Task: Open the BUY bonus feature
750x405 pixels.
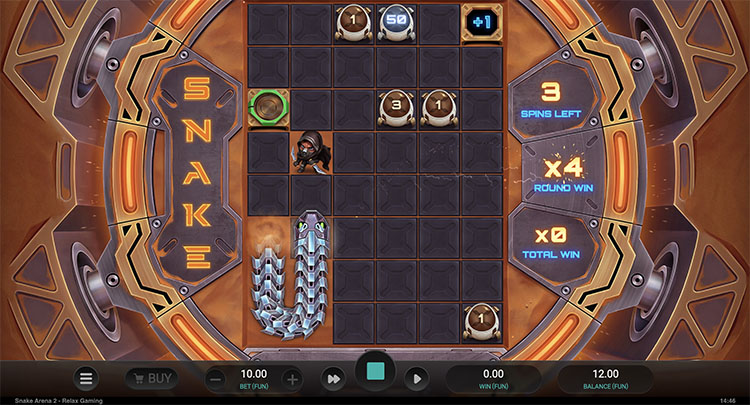Action: (151, 378)
